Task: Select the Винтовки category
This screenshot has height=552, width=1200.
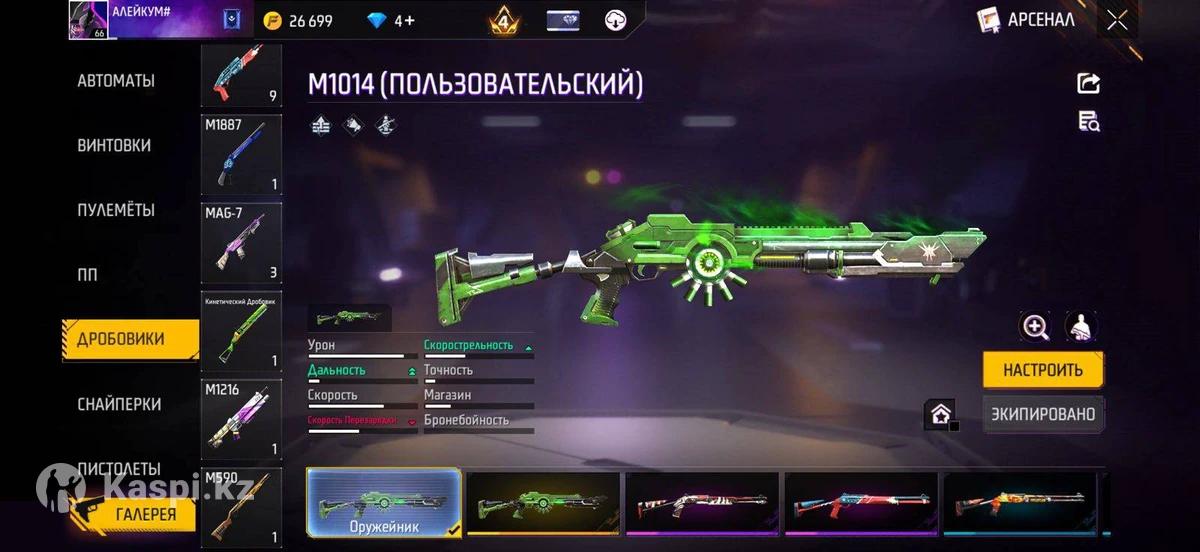Action: click(x=114, y=145)
